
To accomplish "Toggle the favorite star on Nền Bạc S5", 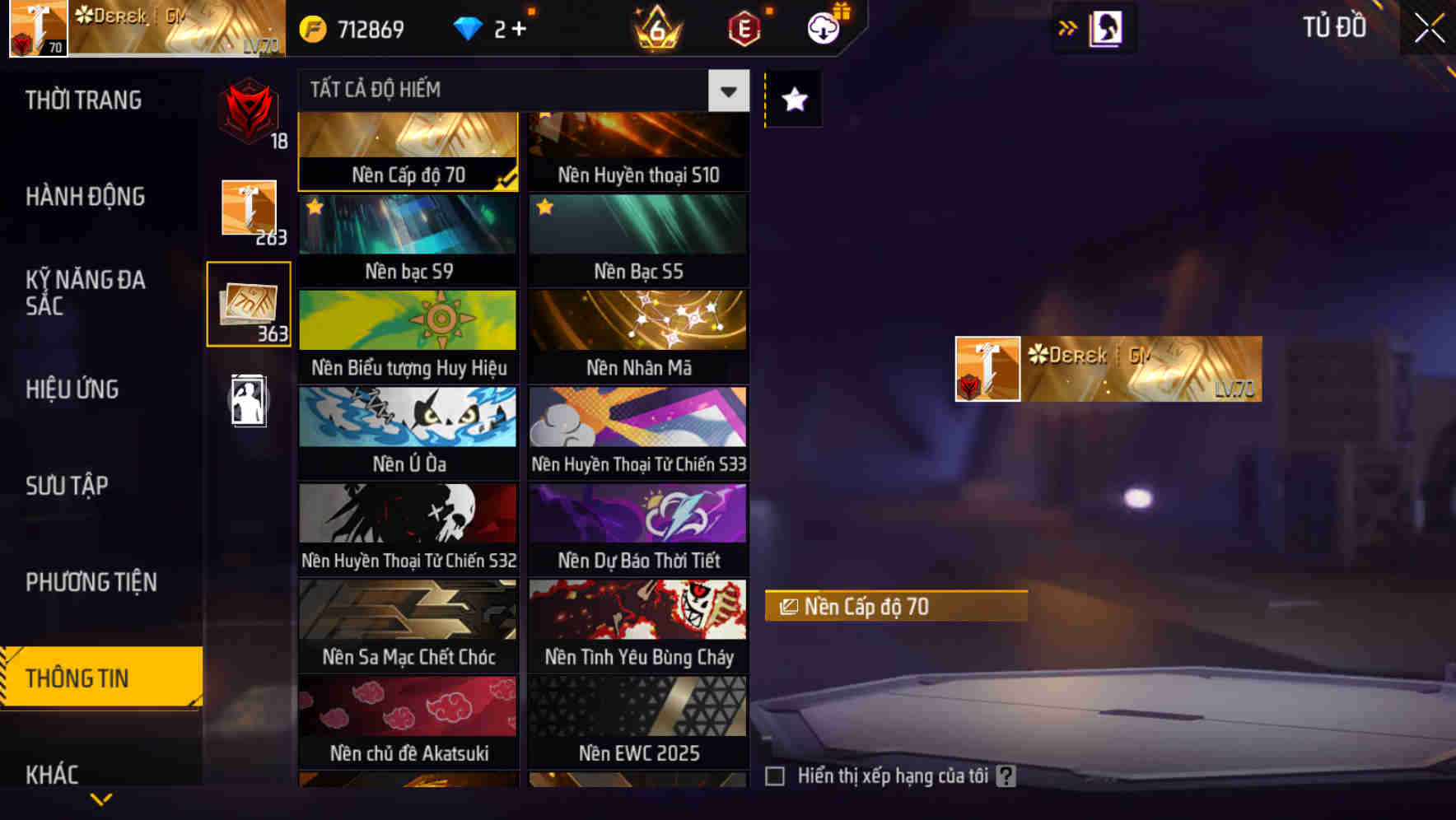I will point(544,206).
